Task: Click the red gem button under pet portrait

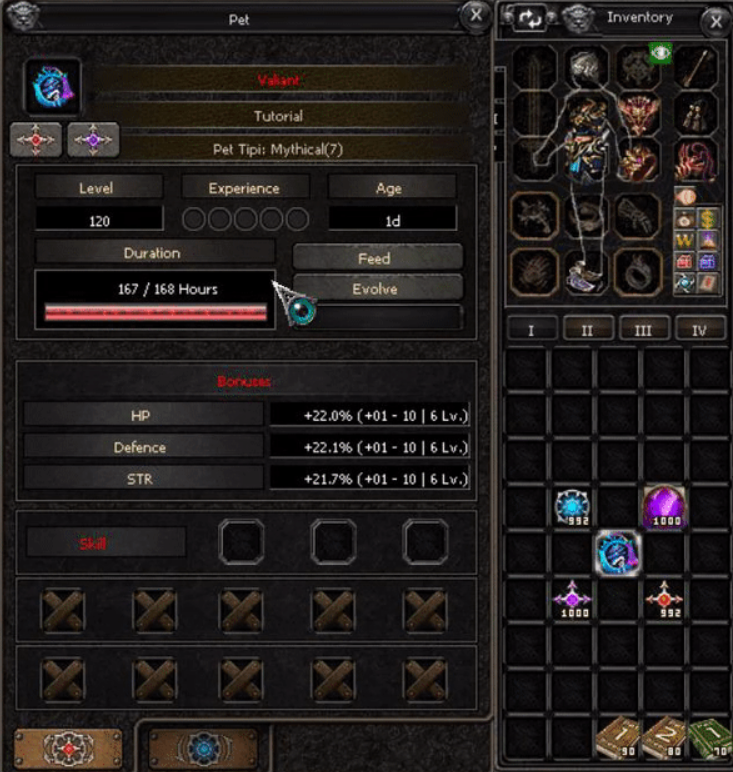Action: tap(36, 141)
